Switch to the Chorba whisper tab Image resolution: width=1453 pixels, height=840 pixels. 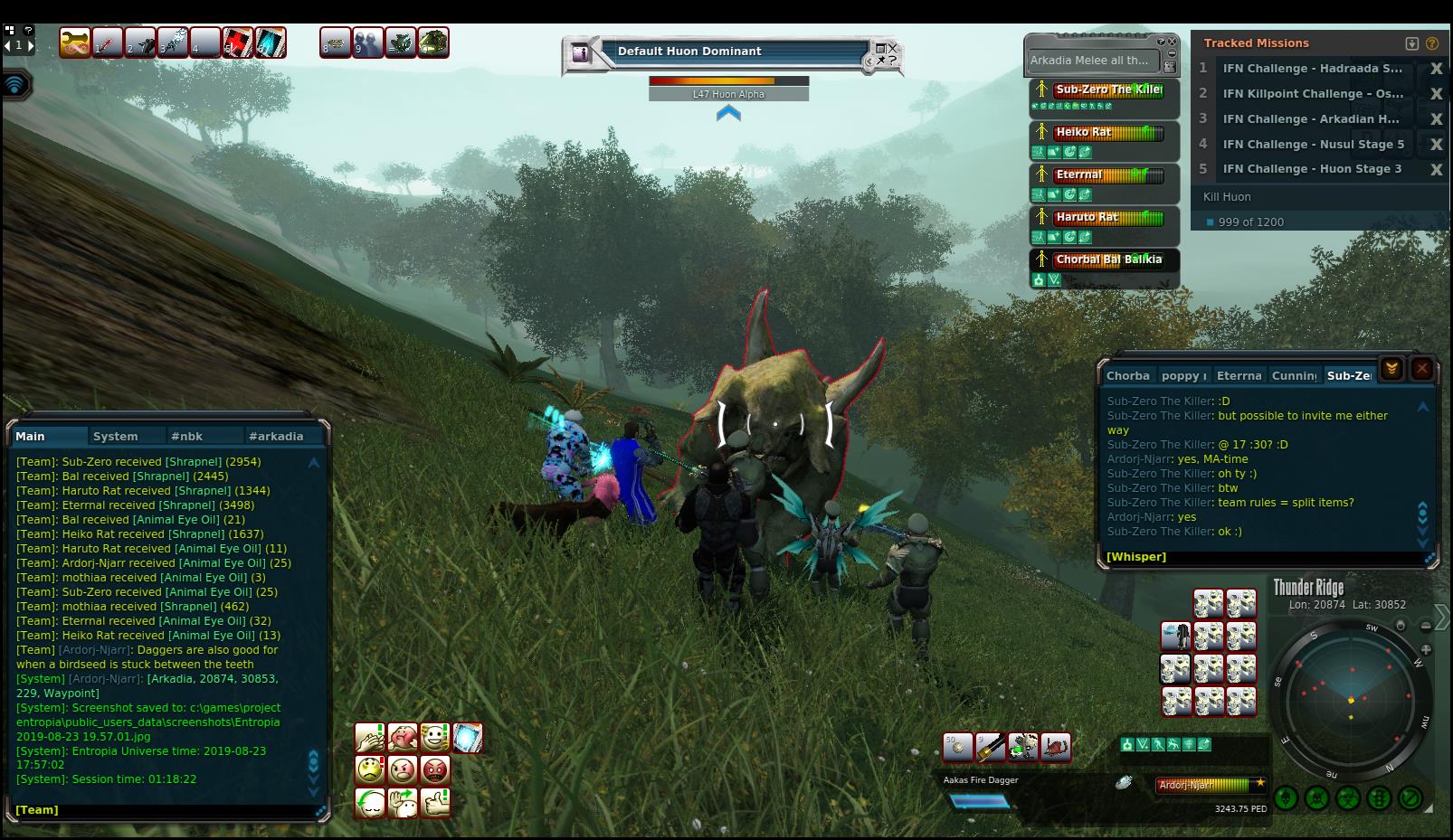[x=1127, y=375]
